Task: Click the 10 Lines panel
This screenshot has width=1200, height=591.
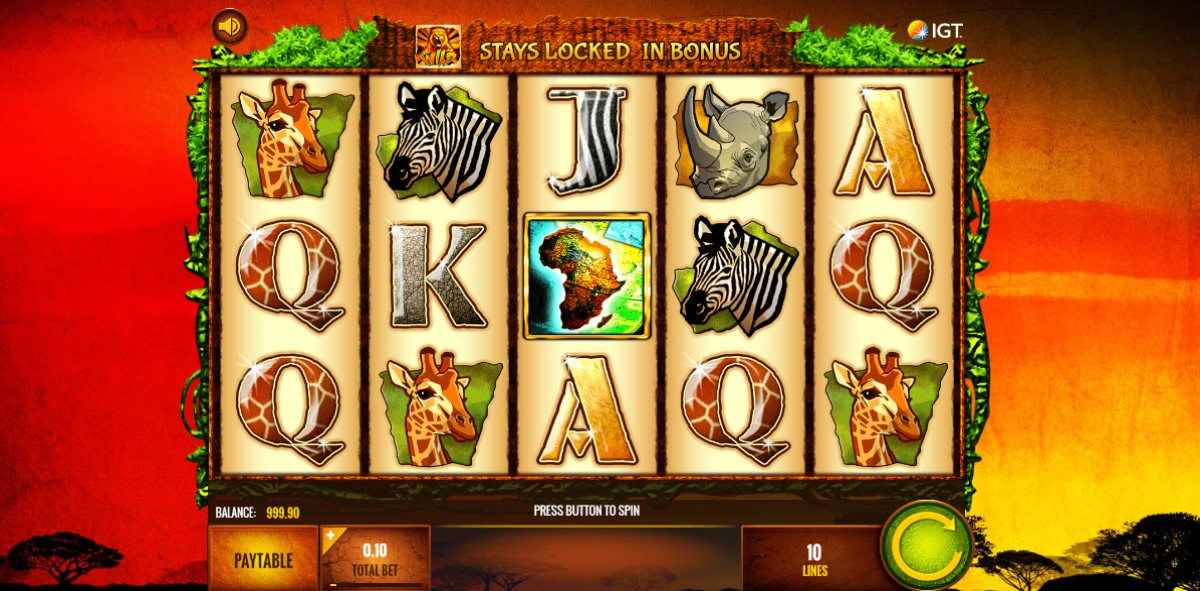Action: [812, 559]
